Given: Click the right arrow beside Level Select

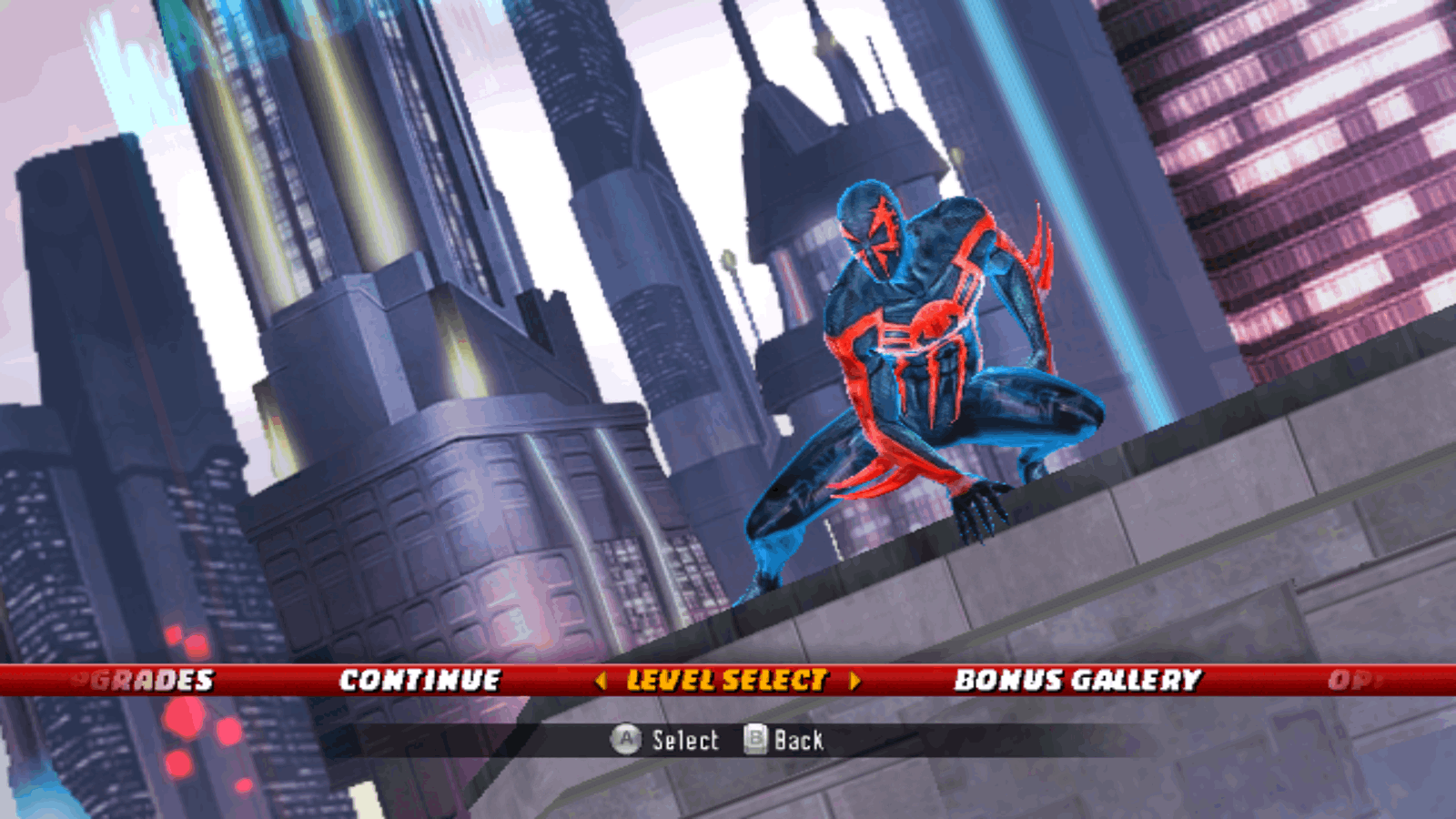Looking at the screenshot, I should [854, 681].
